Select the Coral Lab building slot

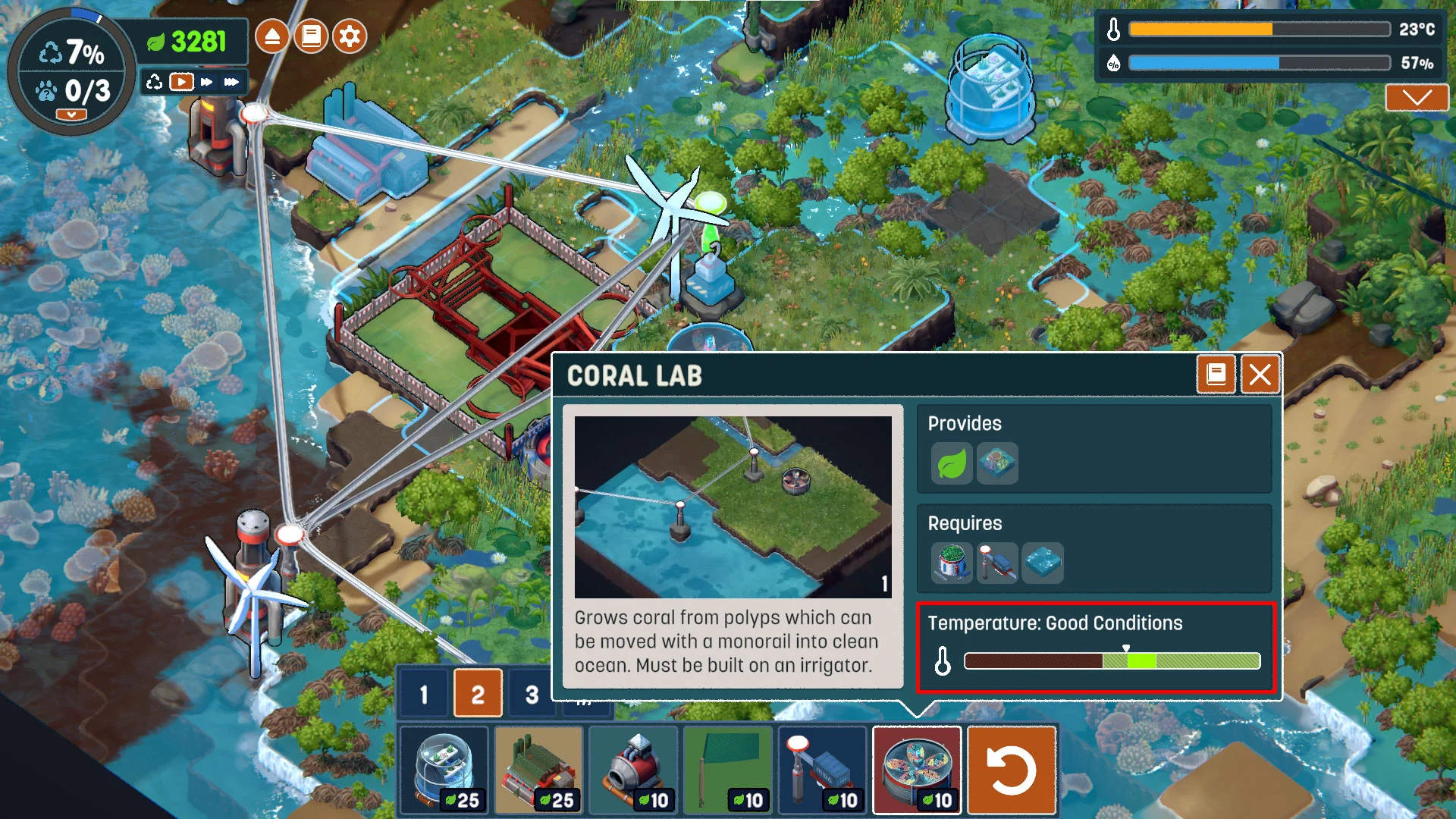[x=917, y=770]
